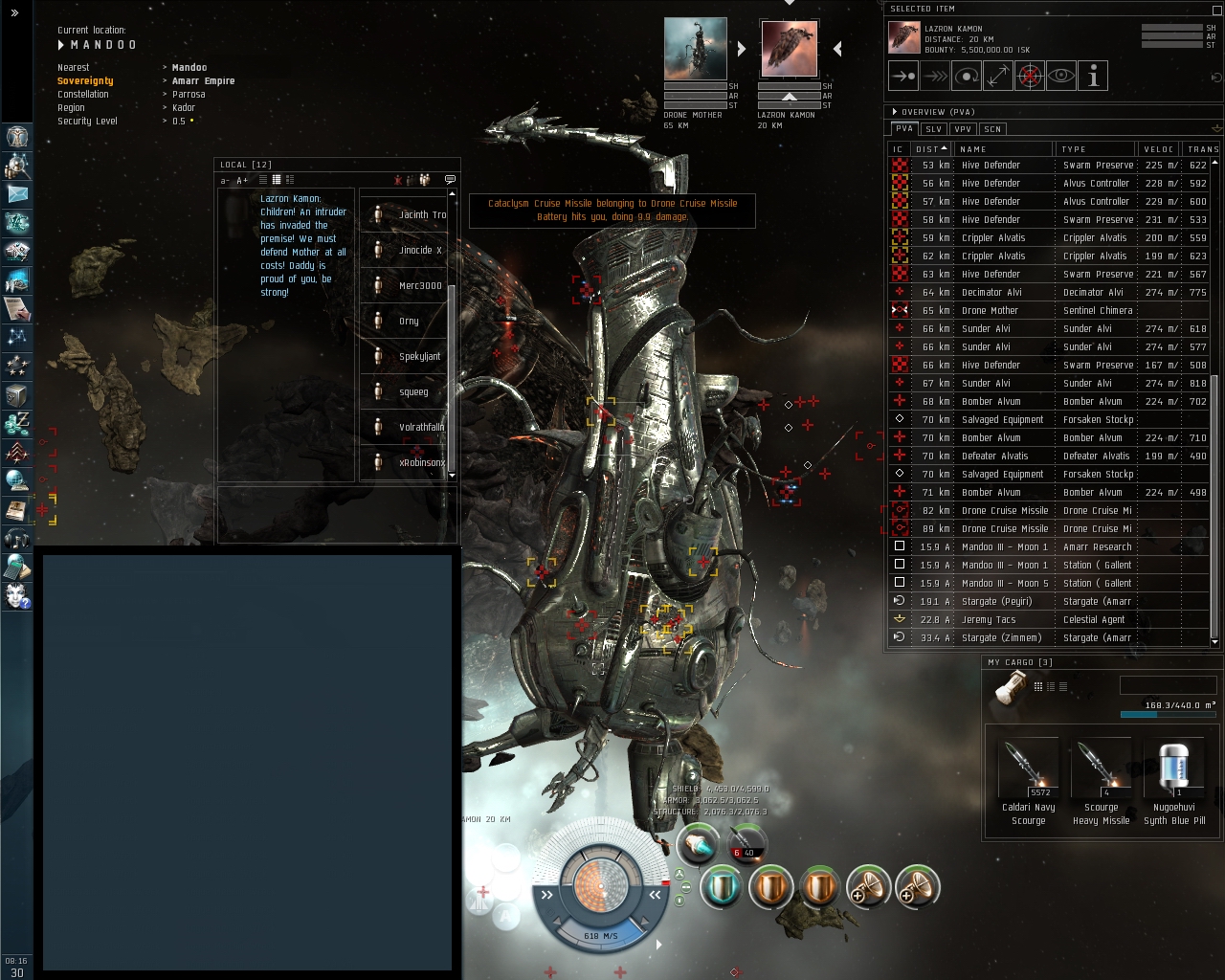
Task: Select the Drone Mother locked target portrait
Action: pos(695,49)
